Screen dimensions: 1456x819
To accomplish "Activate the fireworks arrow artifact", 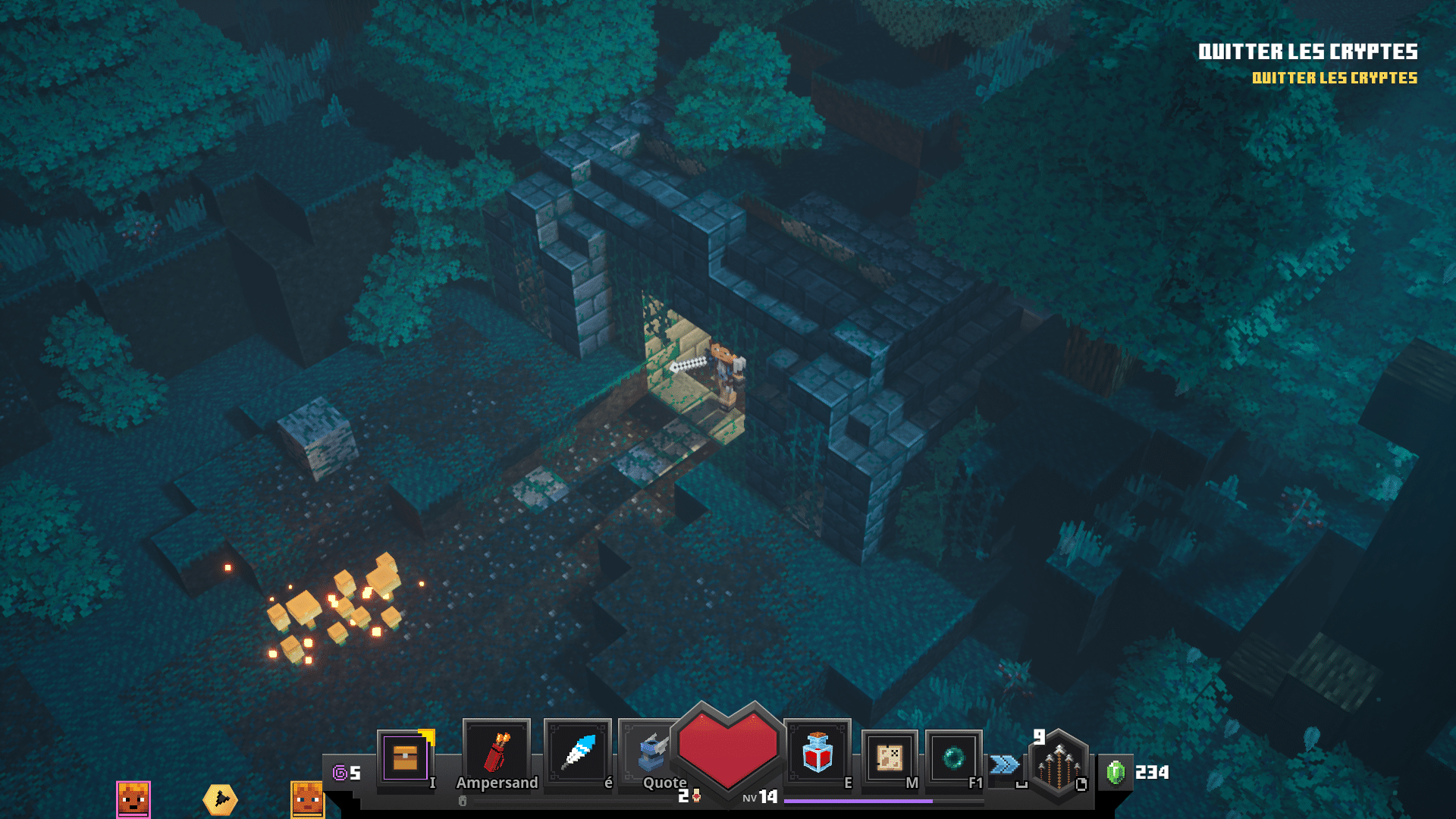I will click(497, 752).
